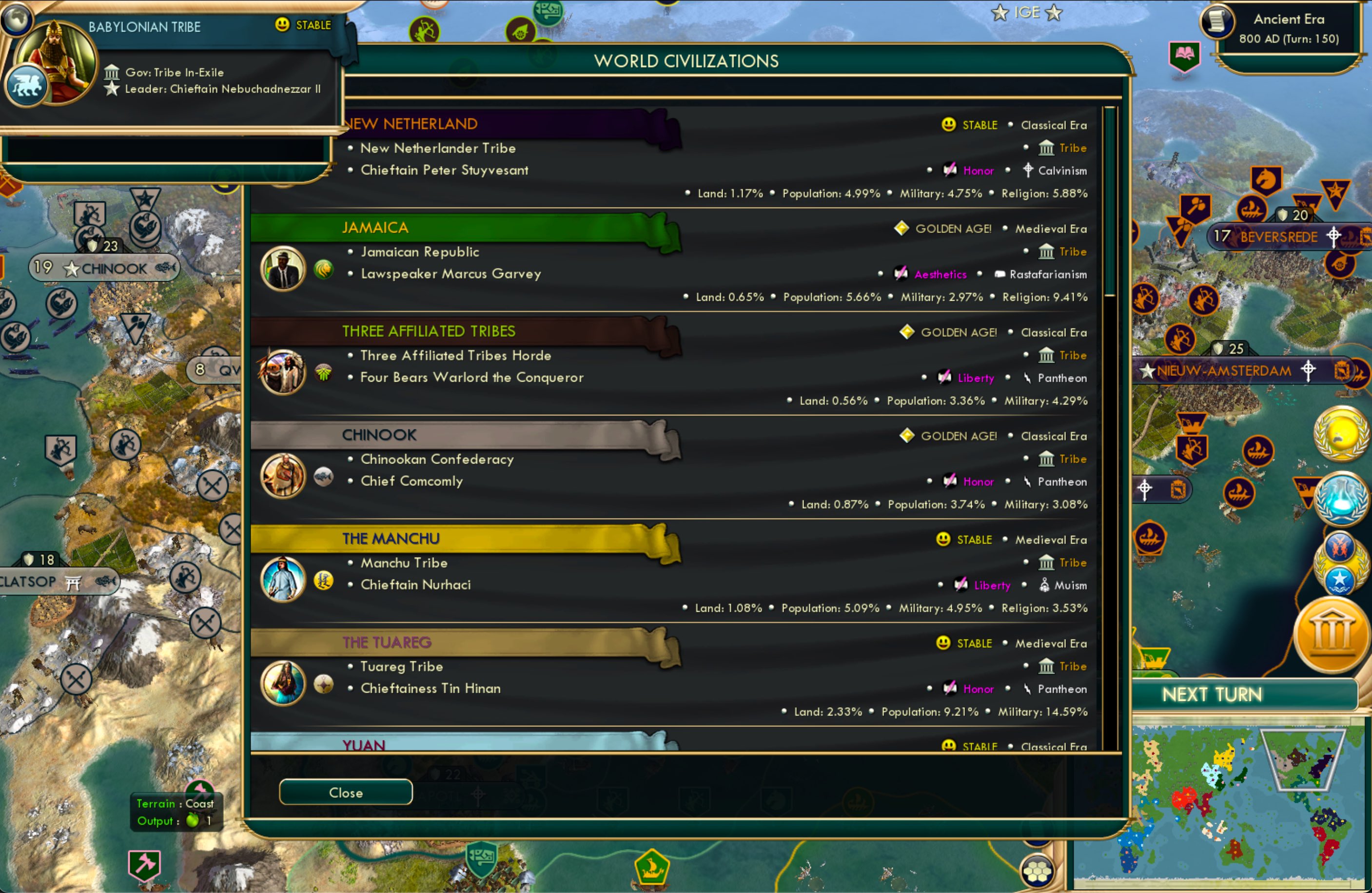Click the Tribe government icon for The Manchu
The image size is (1372, 893).
[x=1047, y=563]
